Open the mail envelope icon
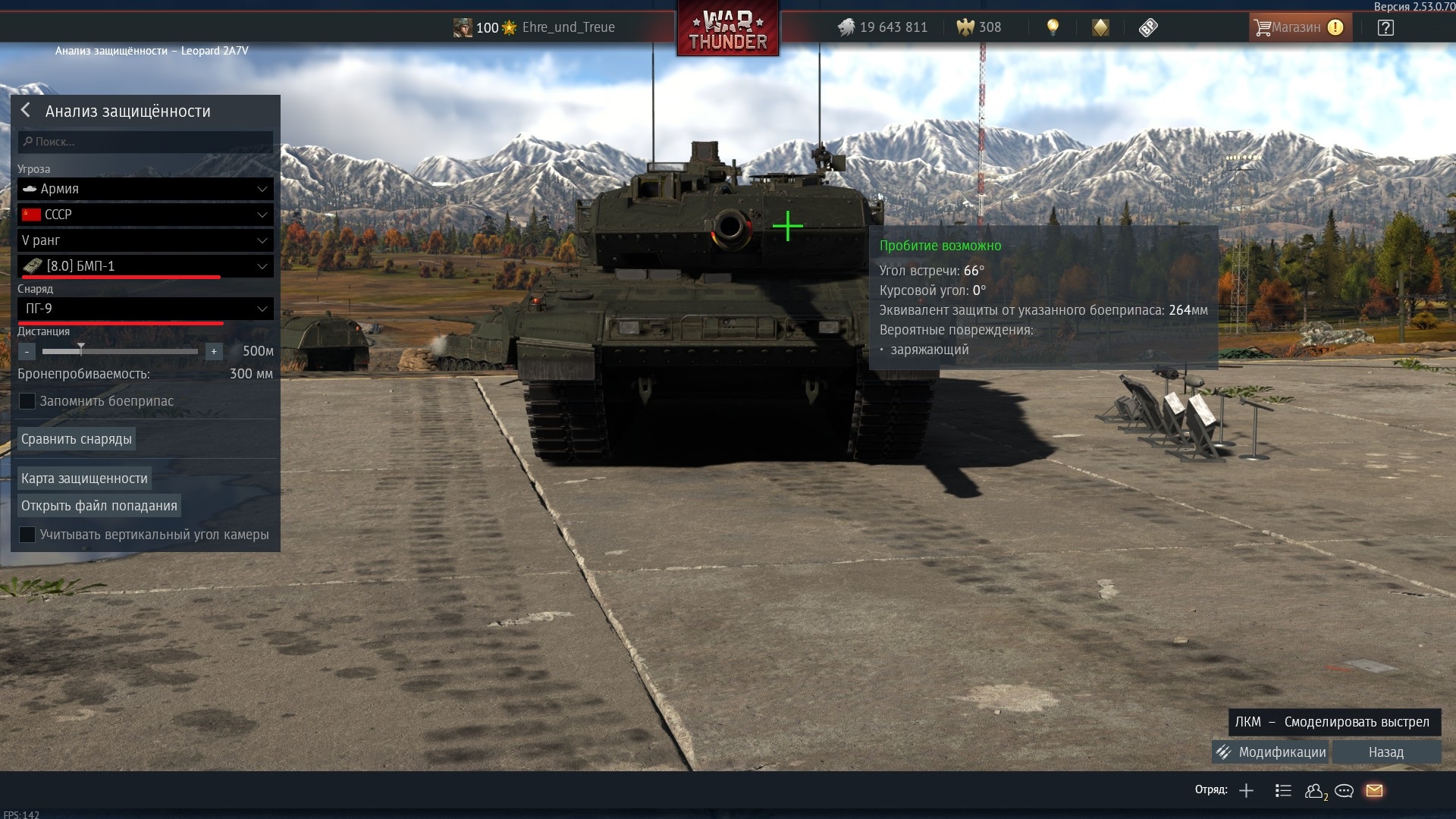Image resolution: width=1456 pixels, height=819 pixels. (x=1374, y=791)
